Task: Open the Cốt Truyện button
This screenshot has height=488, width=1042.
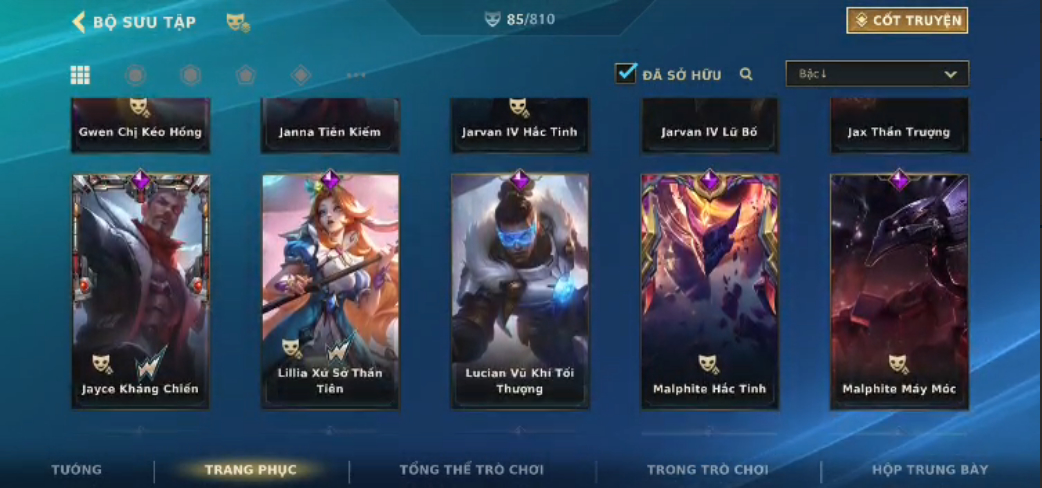Action: [x=907, y=21]
